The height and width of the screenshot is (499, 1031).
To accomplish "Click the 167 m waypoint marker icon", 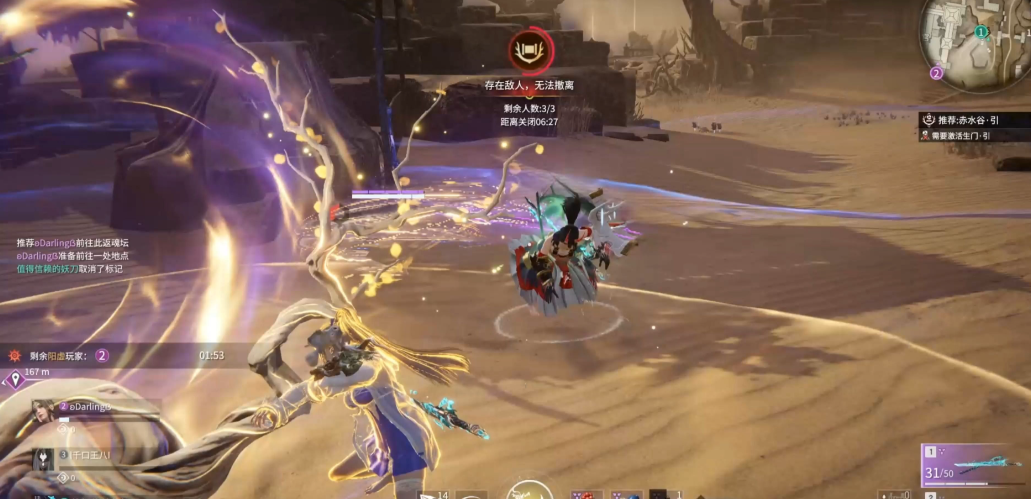I will point(14,378).
